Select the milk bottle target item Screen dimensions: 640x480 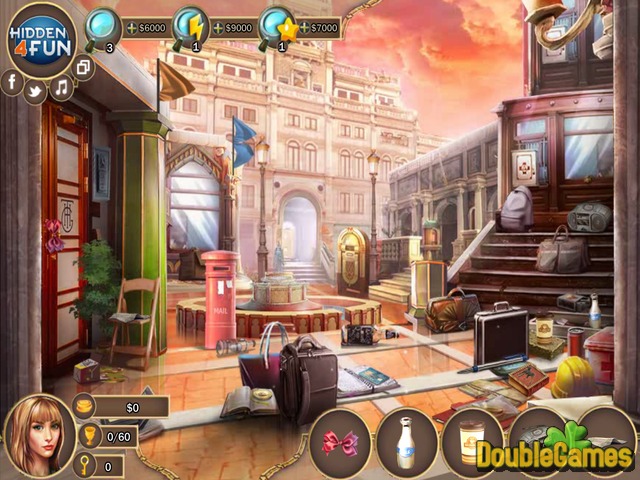point(407,441)
